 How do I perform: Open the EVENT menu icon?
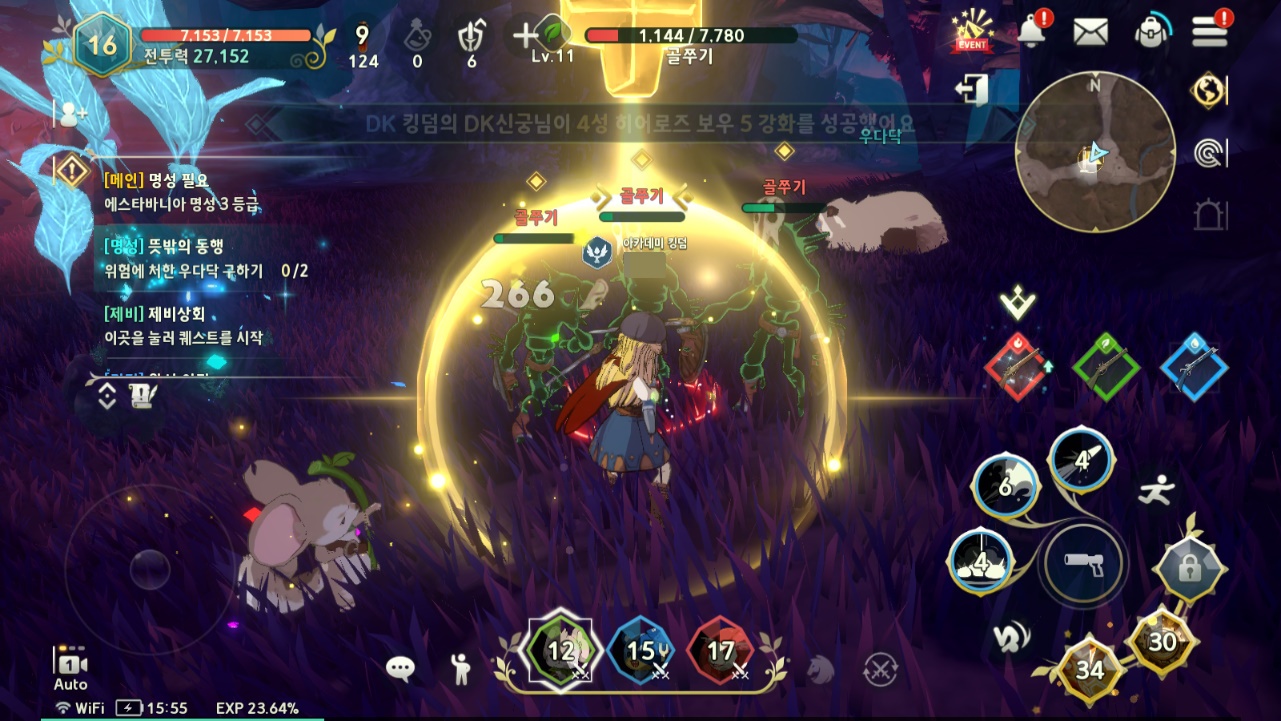point(972,32)
